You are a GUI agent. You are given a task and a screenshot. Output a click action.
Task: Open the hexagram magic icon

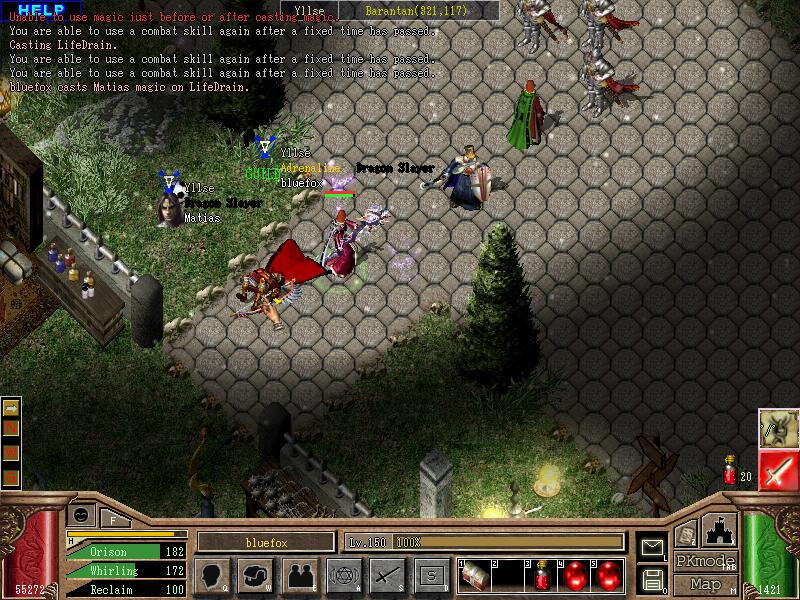(342, 575)
